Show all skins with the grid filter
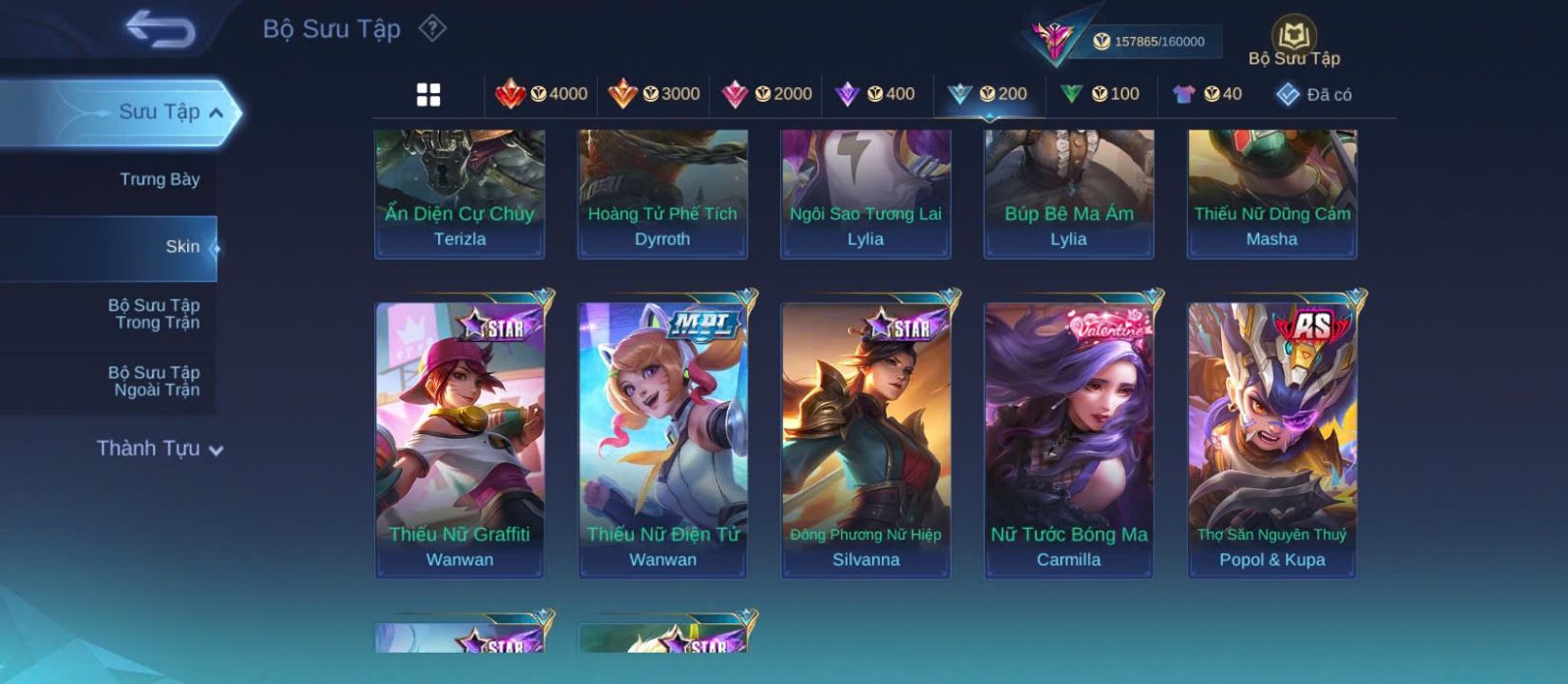This screenshot has height=684, width=1568. [428, 94]
